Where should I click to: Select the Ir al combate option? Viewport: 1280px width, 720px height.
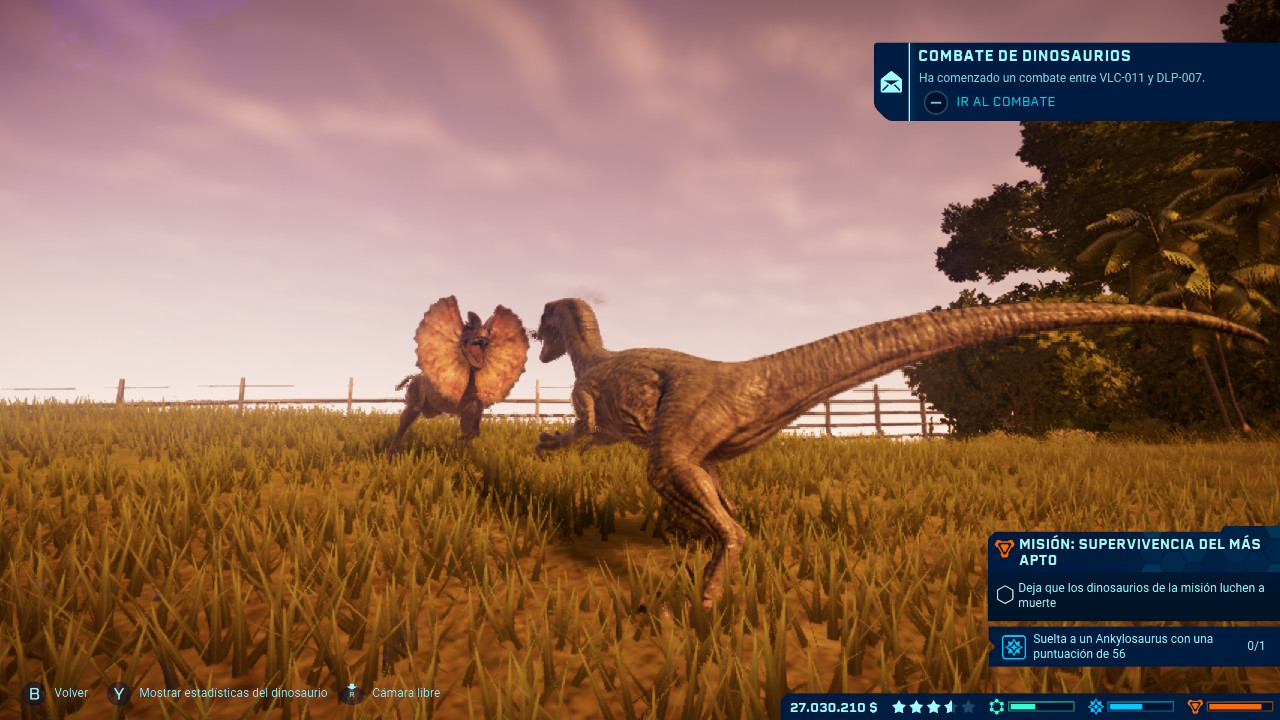1005,102
